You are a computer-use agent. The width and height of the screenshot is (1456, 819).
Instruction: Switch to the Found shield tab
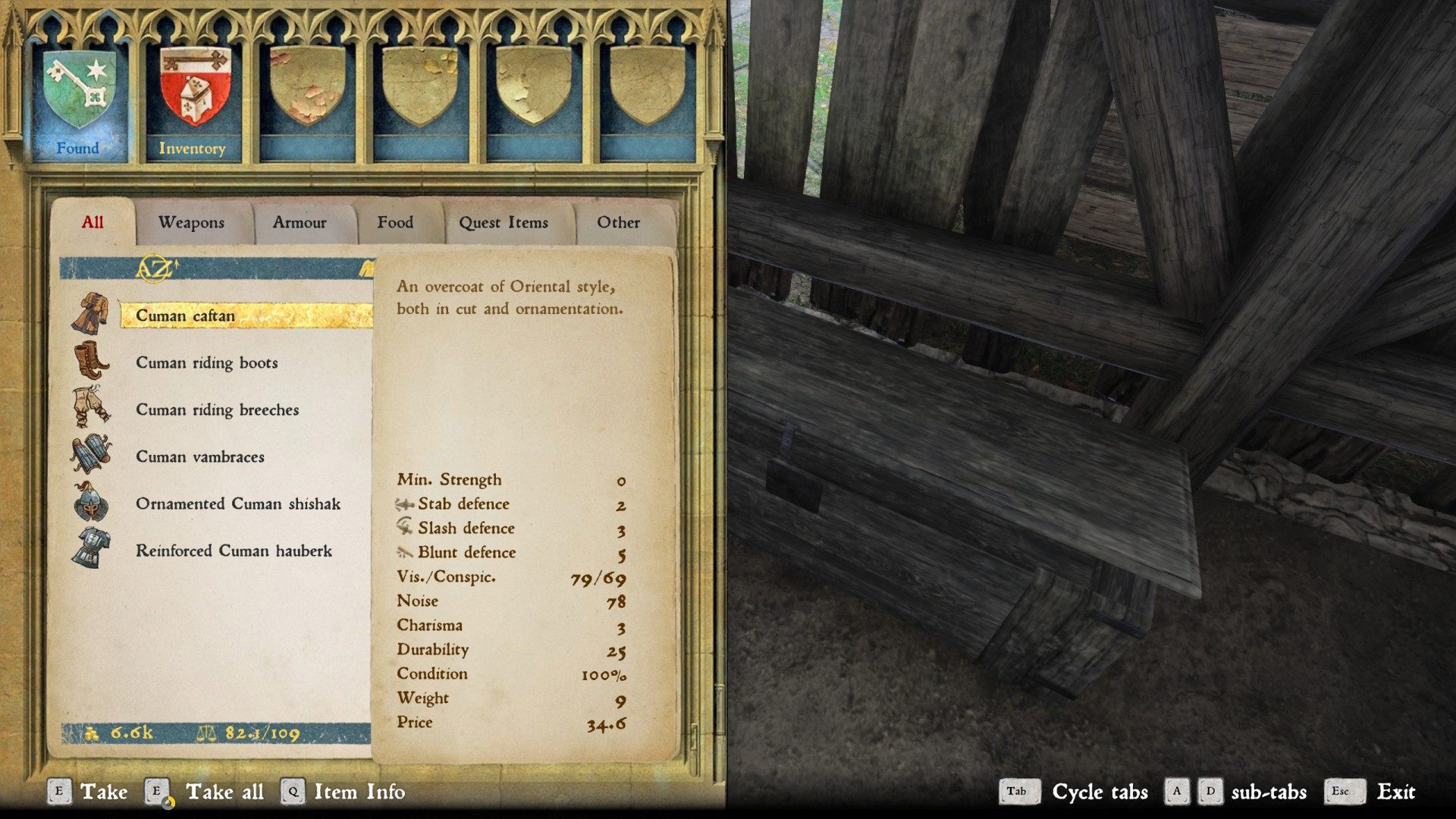pyautogui.click(x=79, y=99)
